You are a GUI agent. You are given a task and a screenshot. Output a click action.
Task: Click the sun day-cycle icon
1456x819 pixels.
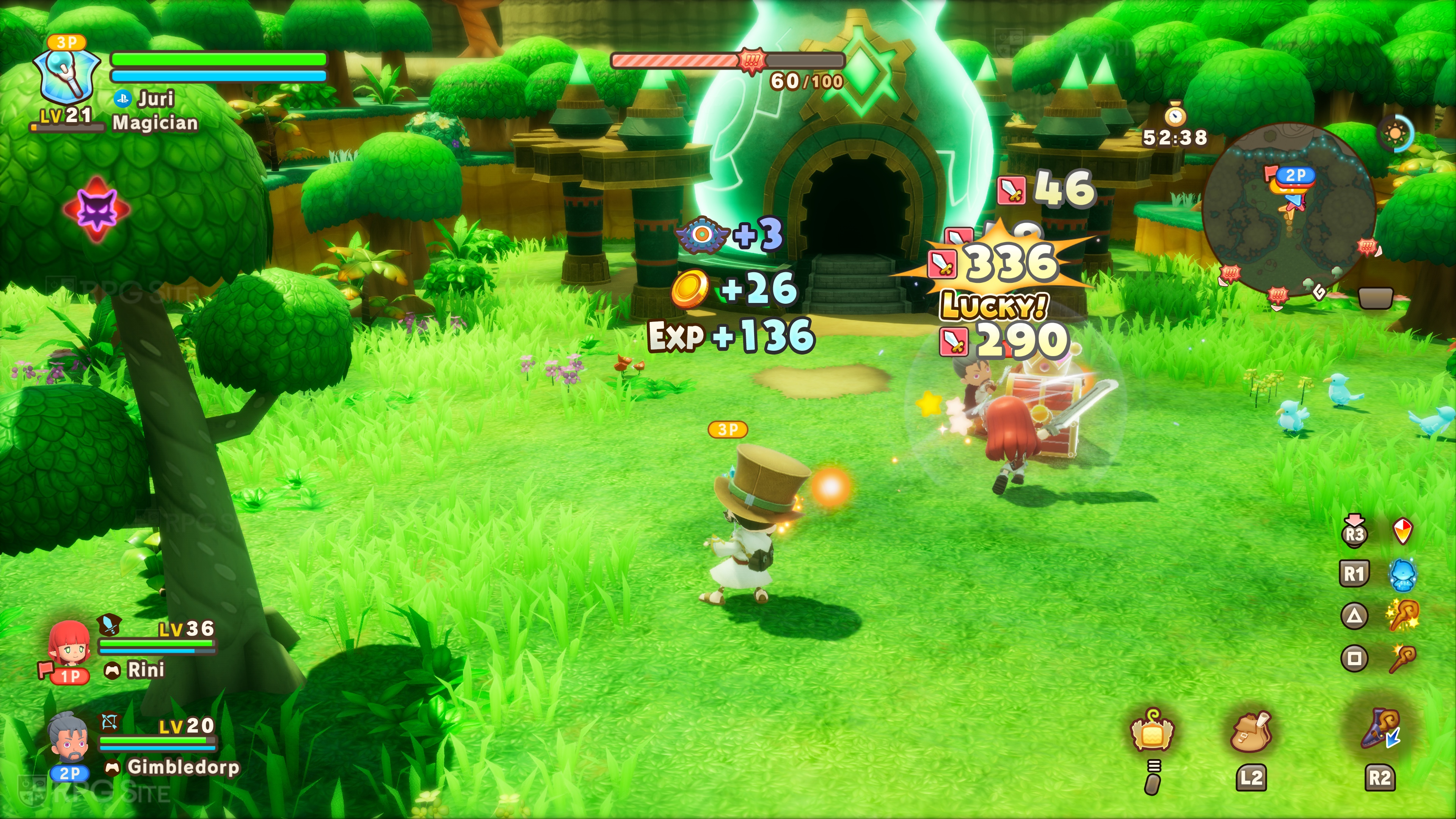point(1395,134)
